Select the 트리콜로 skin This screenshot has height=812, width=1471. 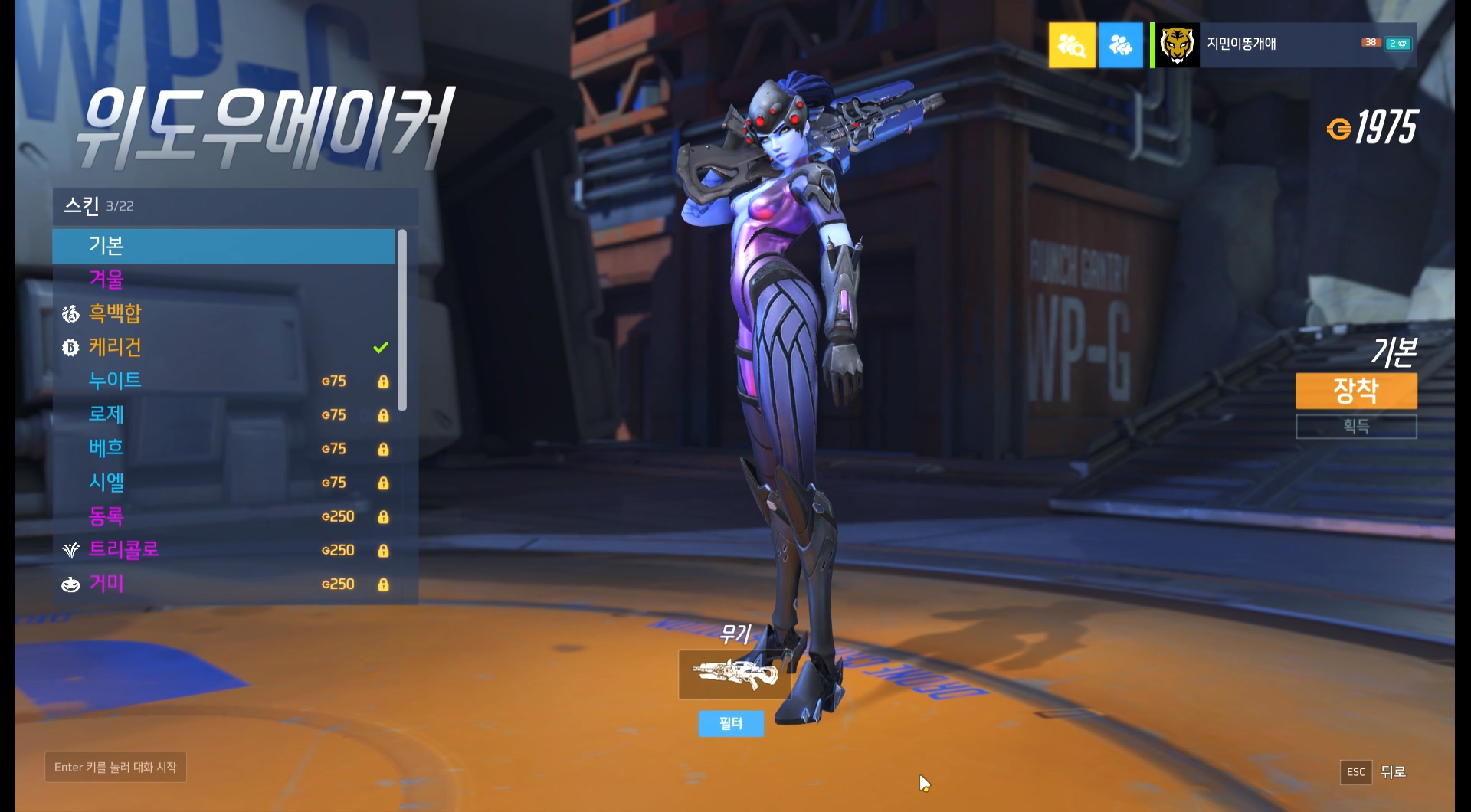pyautogui.click(x=223, y=550)
